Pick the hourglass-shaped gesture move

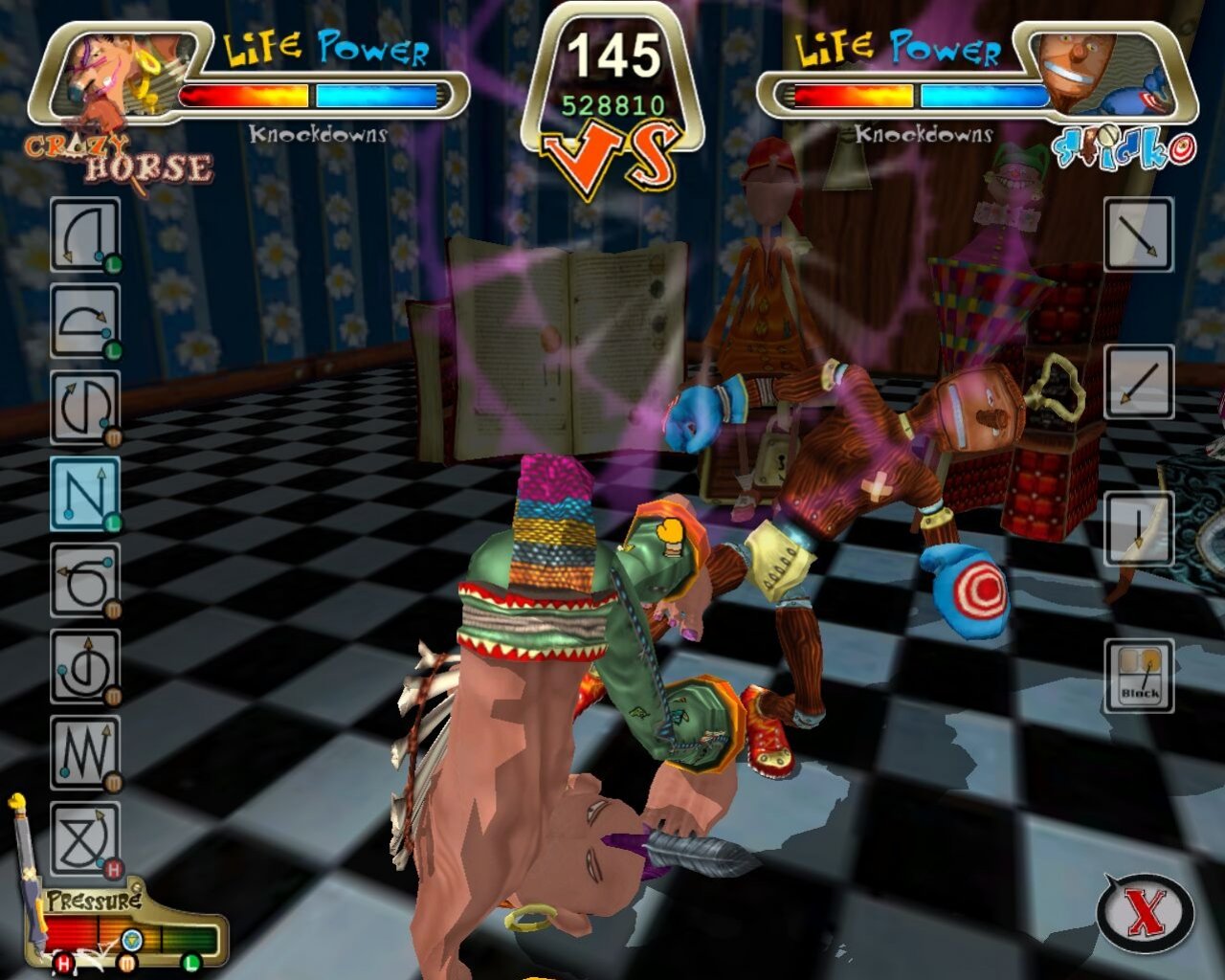click(x=84, y=837)
